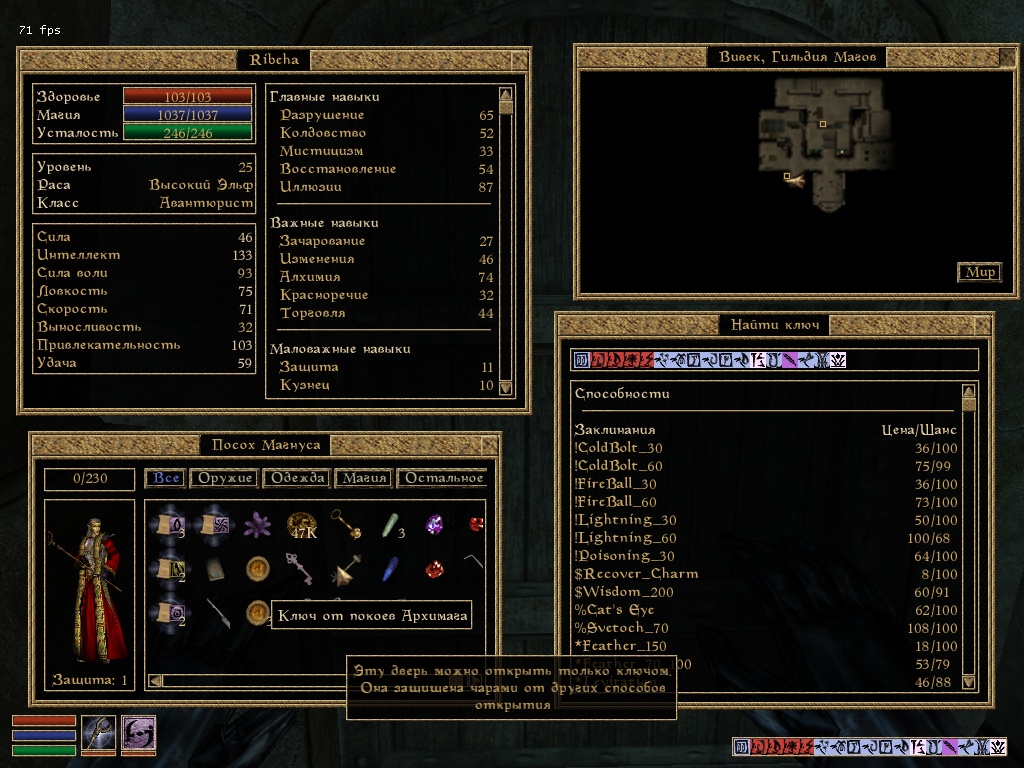Show the Остальное item category
1024x768 pixels.
(442, 478)
